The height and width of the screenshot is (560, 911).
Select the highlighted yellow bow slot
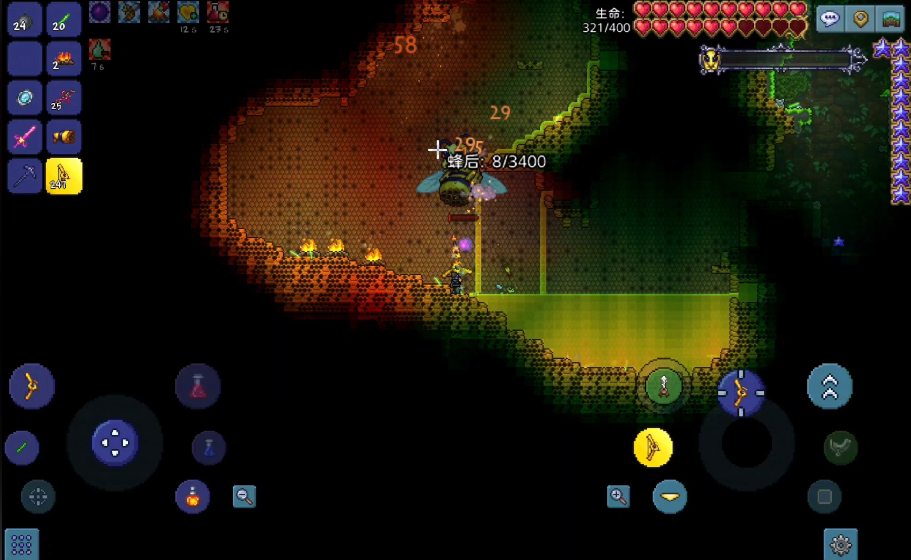click(63, 176)
